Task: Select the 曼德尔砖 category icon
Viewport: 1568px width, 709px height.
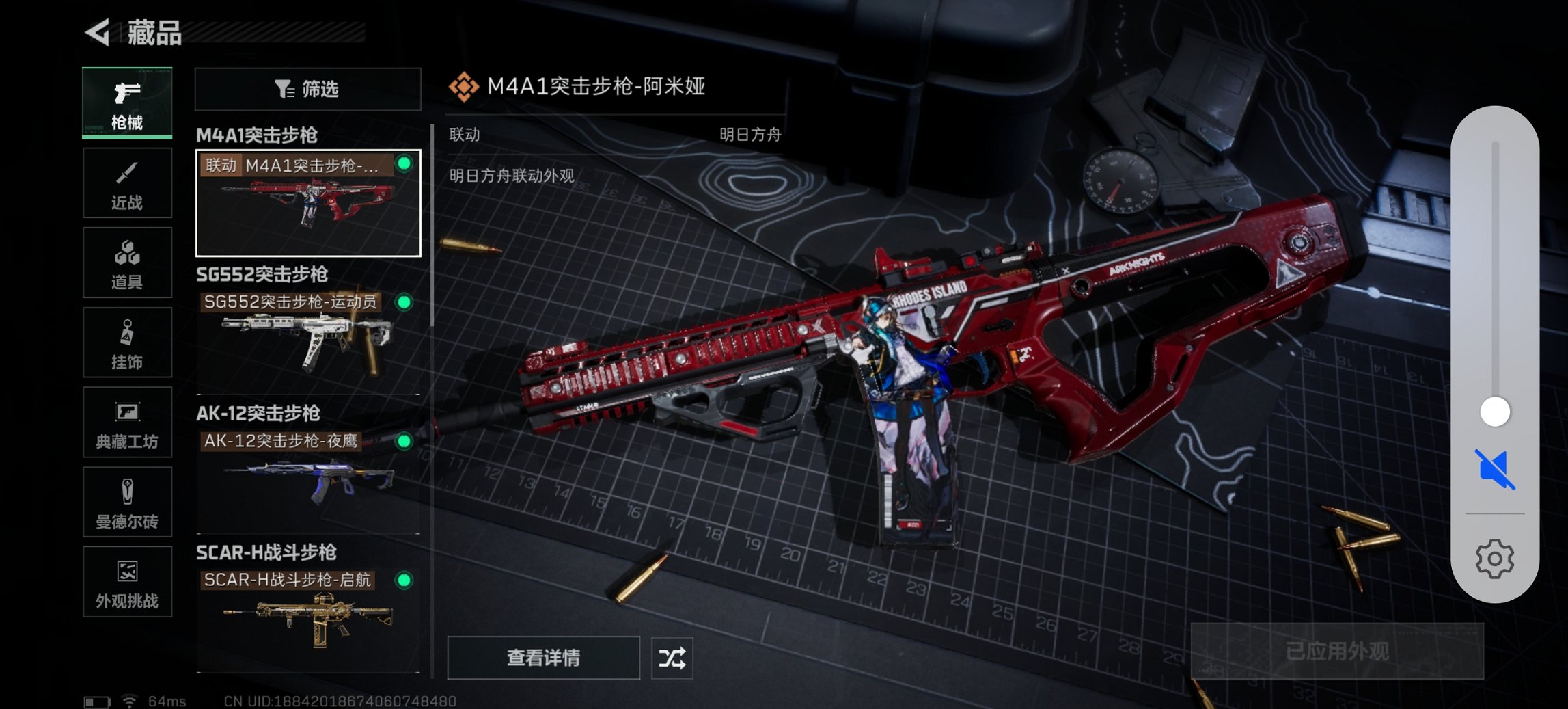Action: pos(127,503)
